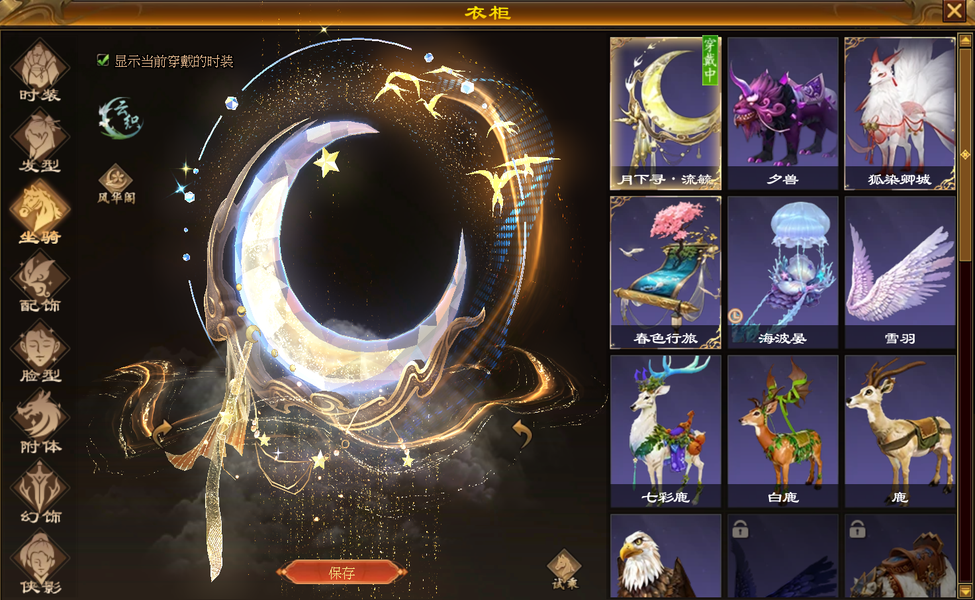Close the 衣柜 wardrobe window
975x600 pixels.
[954, 11]
